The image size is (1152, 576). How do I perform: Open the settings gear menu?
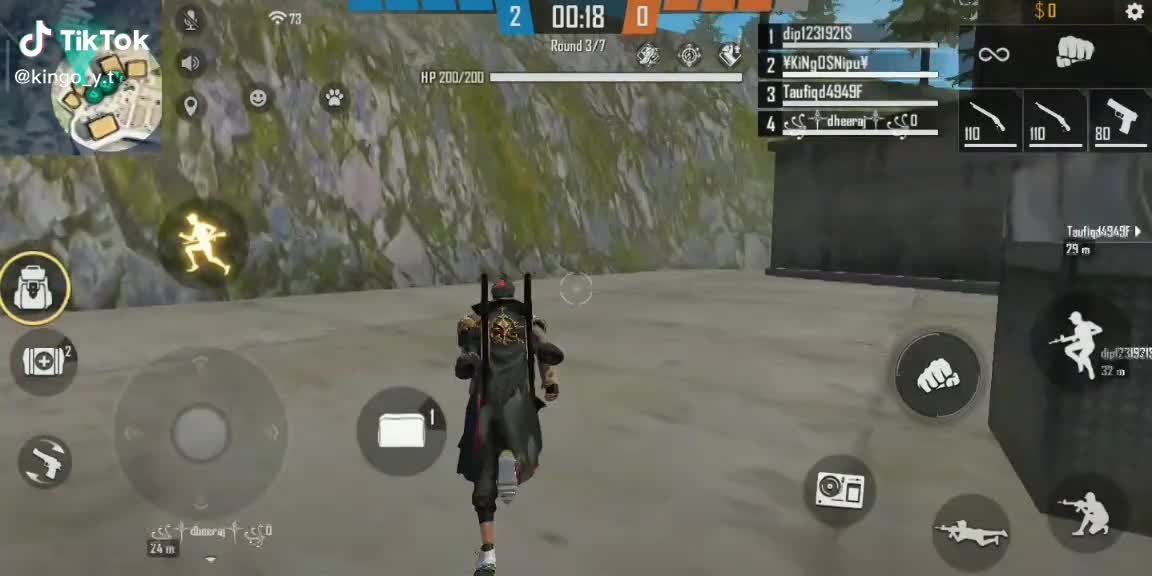point(1134,12)
